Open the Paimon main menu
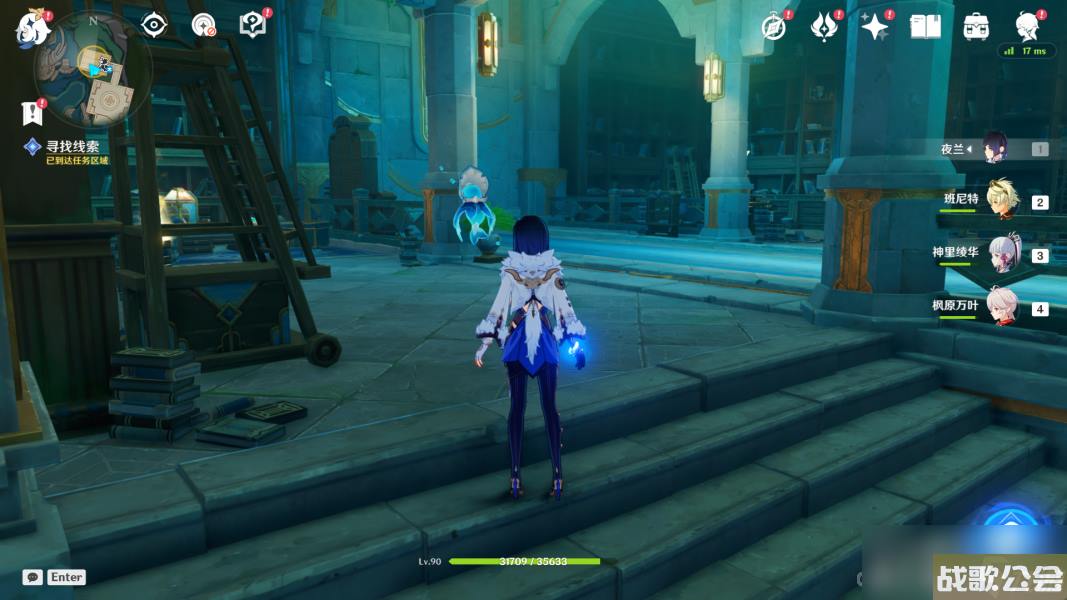Screen dimensions: 1067x600 (x=32, y=28)
